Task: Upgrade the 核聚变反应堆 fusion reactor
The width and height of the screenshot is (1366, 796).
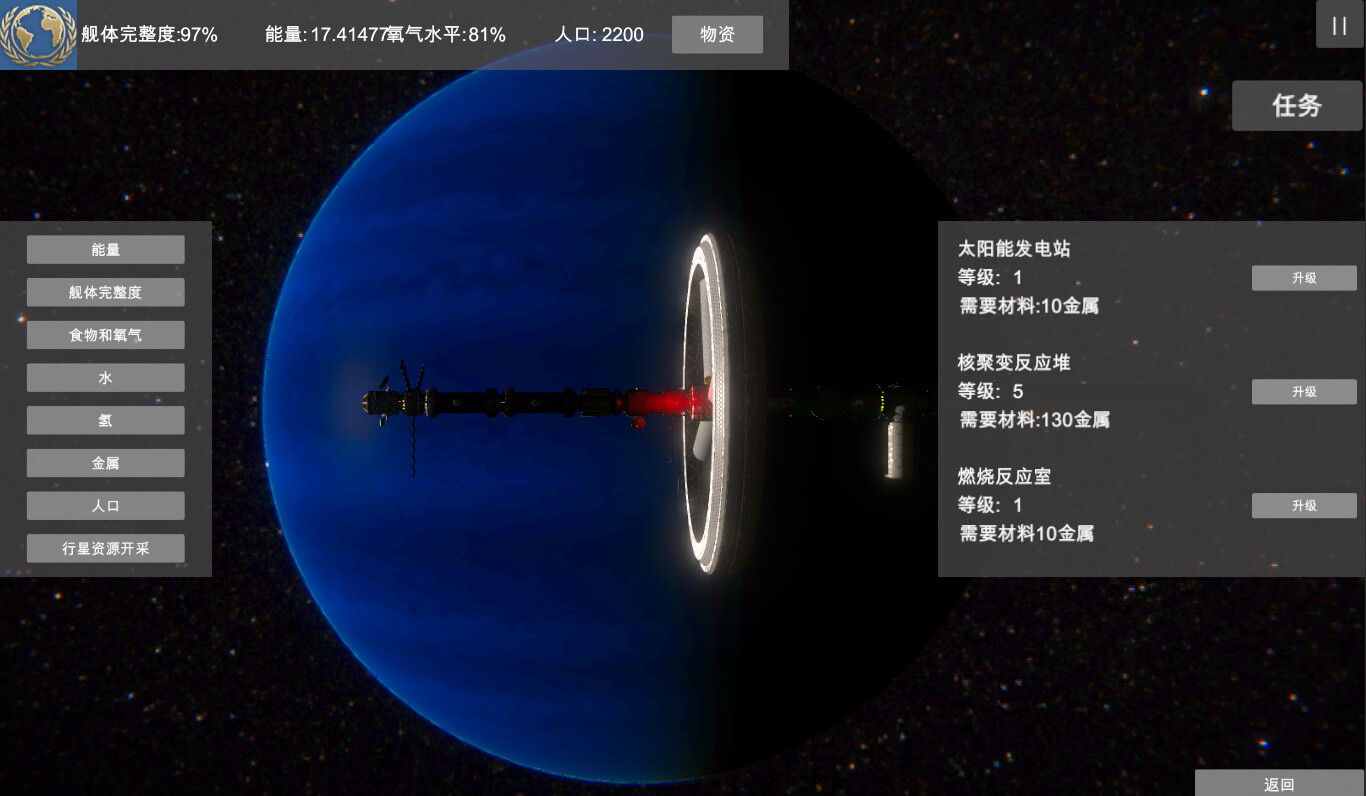Action: pyautogui.click(x=1303, y=391)
